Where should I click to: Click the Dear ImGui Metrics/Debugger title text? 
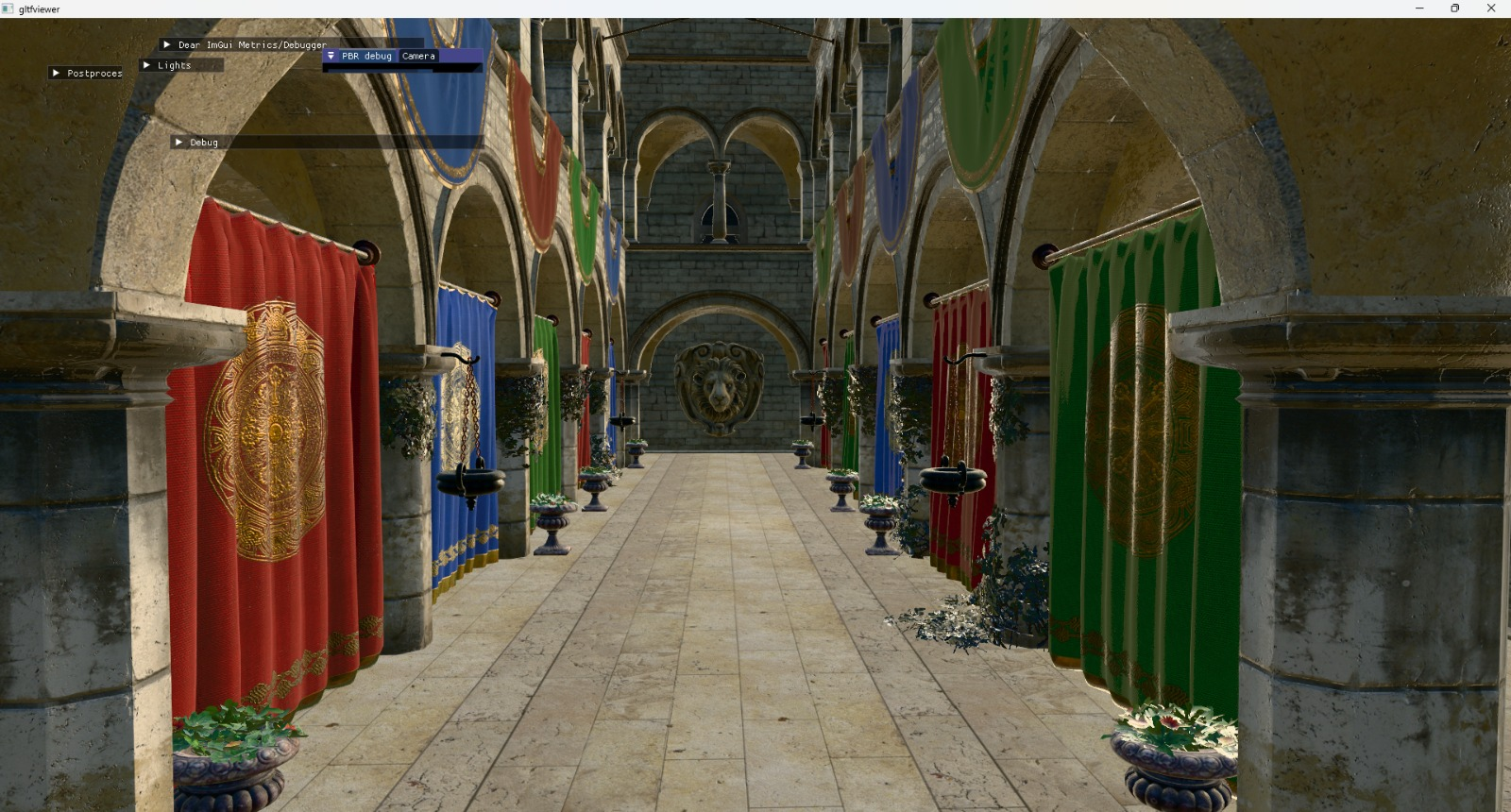(253, 44)
